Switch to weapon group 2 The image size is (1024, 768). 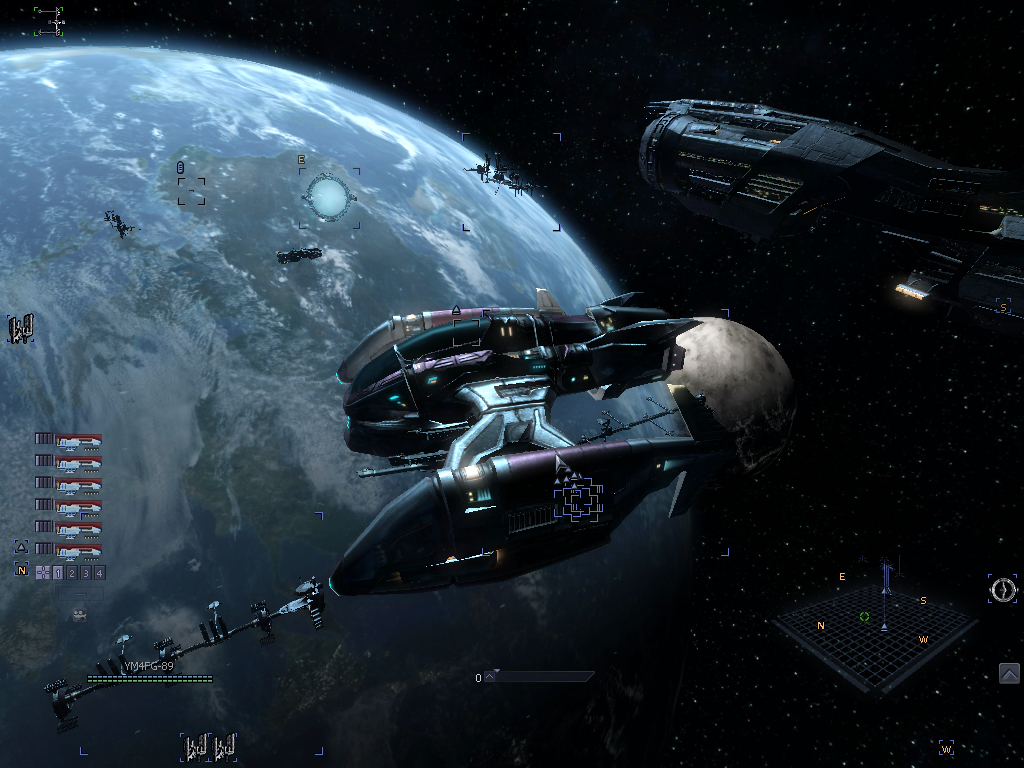click(x=72, y=573)
